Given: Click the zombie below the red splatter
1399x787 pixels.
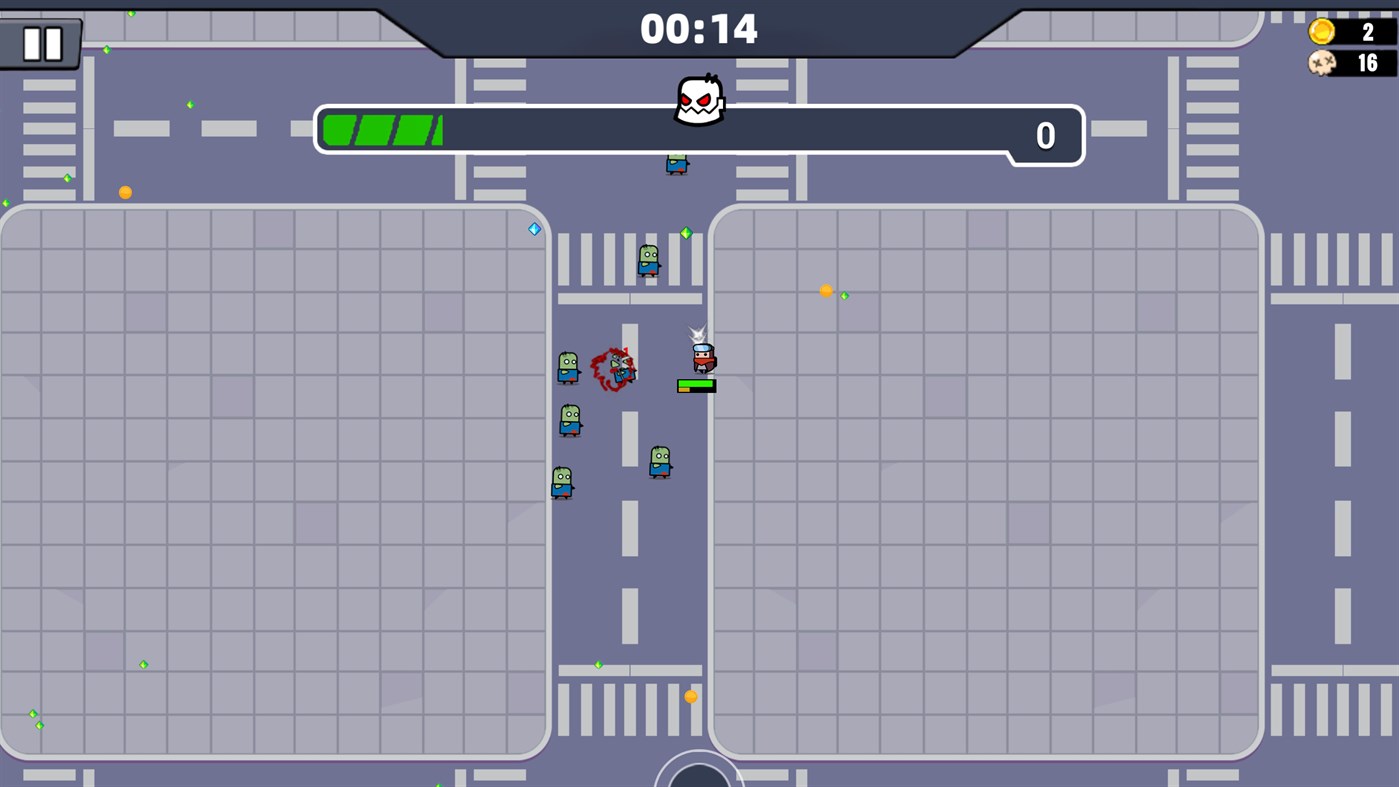Looking at the screenshot, I should click(569, 421).
